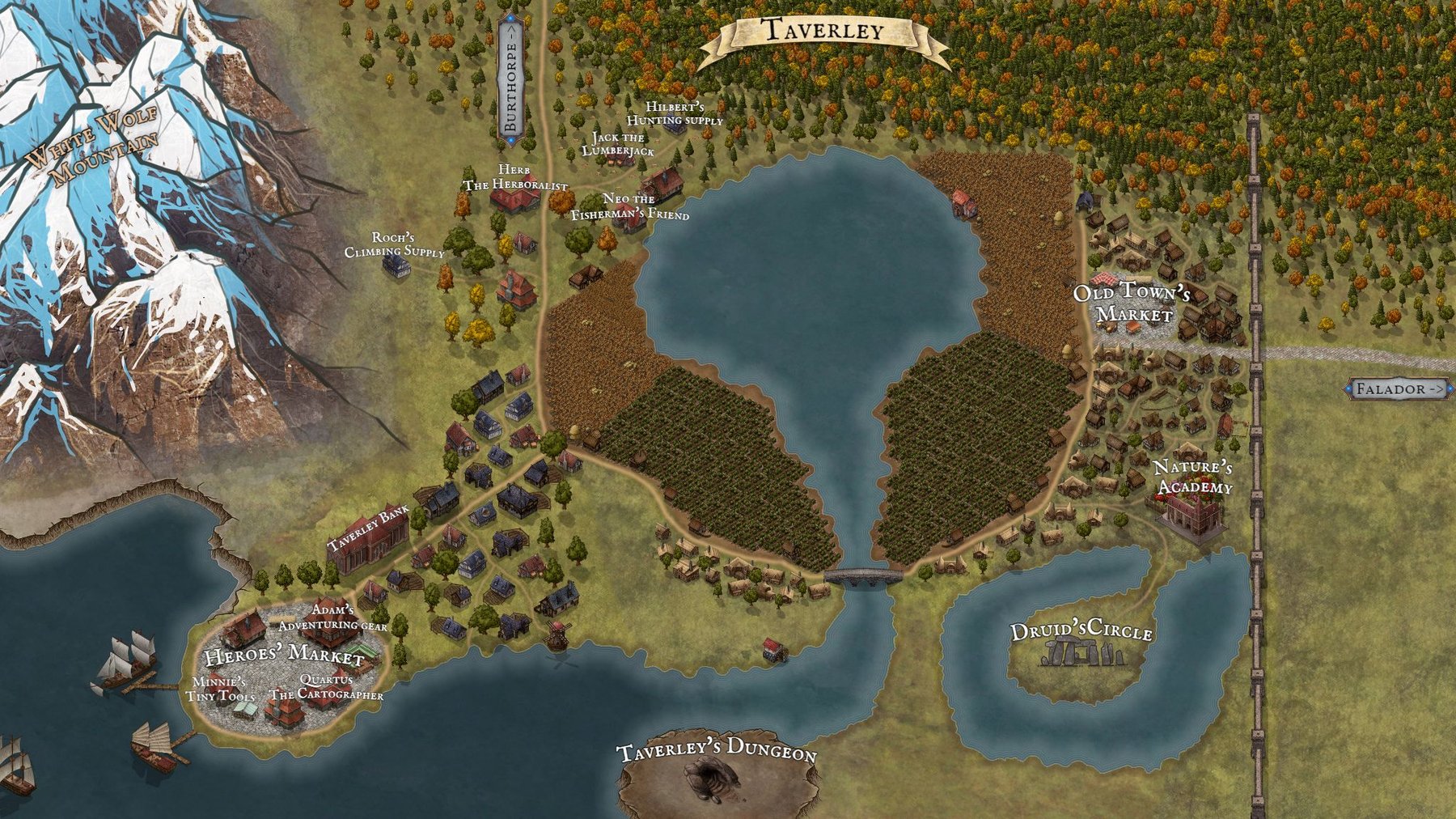The height and width of the screenshot is (819, 1456).
Task: Select the Taverley title banner
Action: coord(823,32)
